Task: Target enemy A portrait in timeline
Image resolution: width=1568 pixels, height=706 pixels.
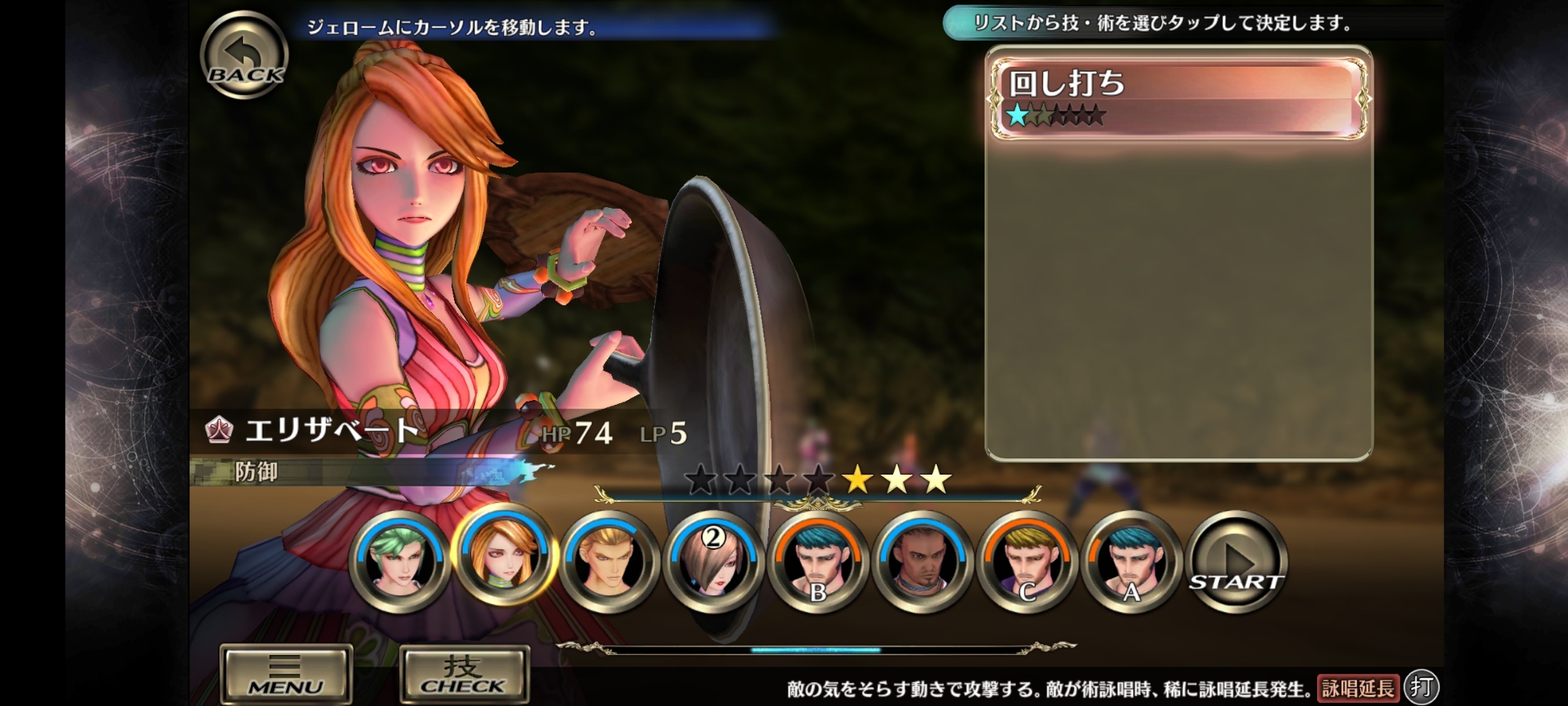Action: [x=1131, y=562]
